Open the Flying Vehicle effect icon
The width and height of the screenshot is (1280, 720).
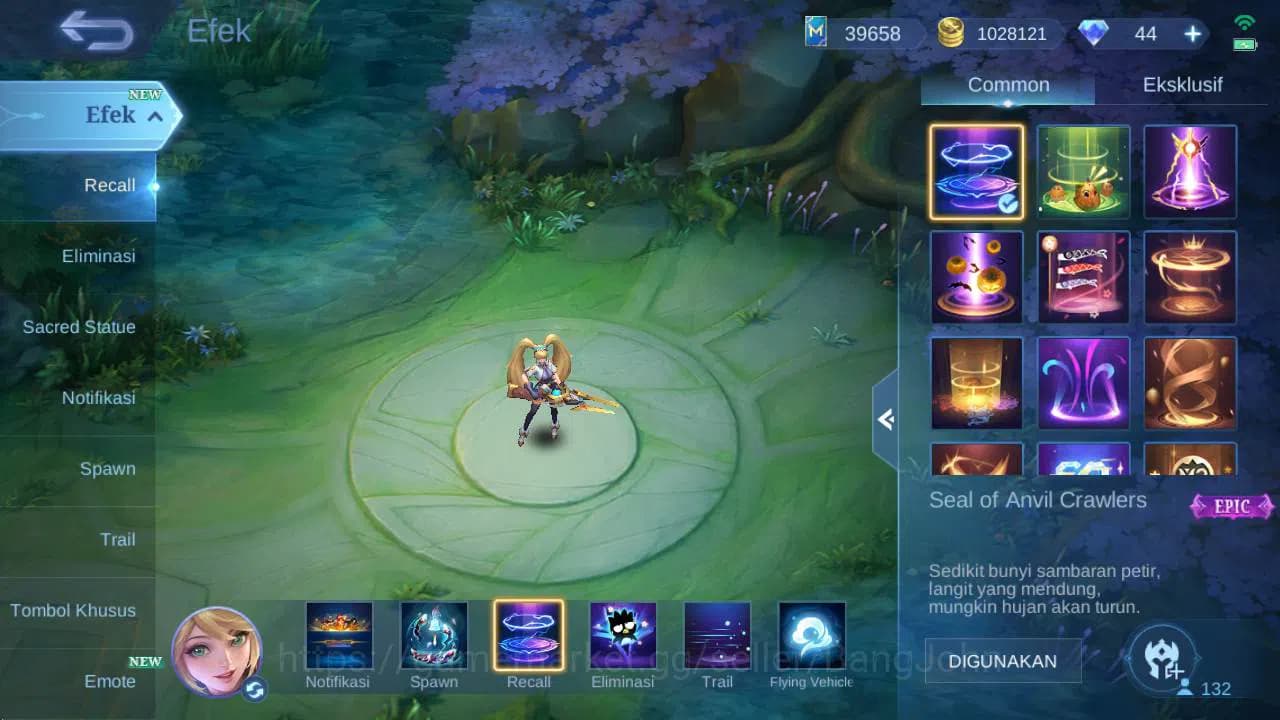(810, 634)
